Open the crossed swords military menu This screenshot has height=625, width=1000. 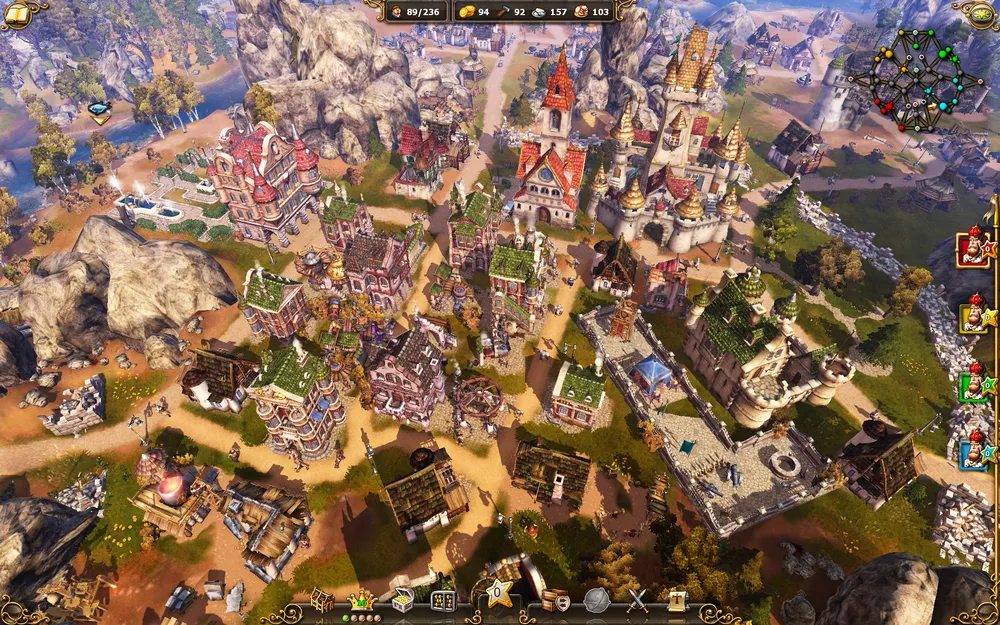[x=637, y=600]
